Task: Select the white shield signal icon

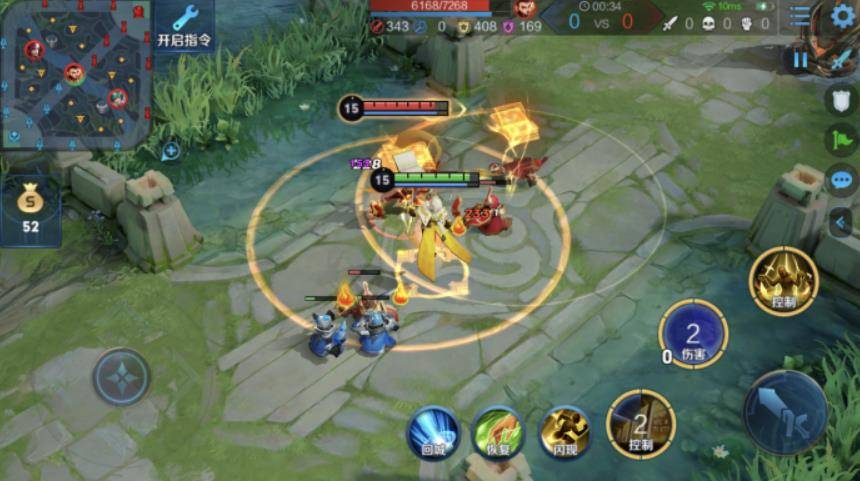Action: [841, 99]
